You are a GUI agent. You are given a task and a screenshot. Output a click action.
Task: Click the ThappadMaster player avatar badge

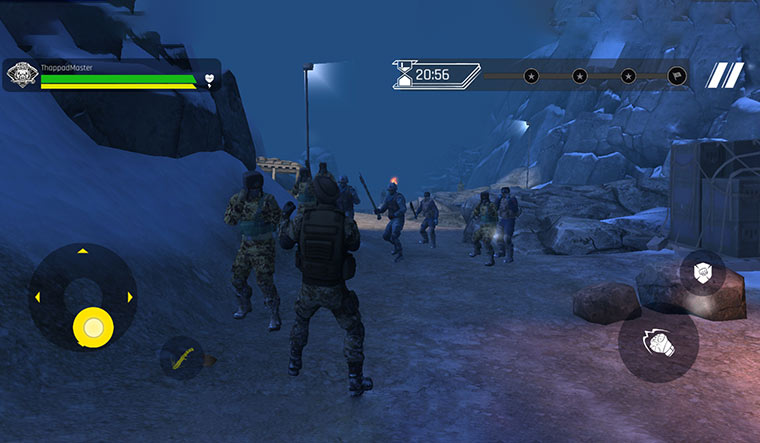(x=21, y=75)
